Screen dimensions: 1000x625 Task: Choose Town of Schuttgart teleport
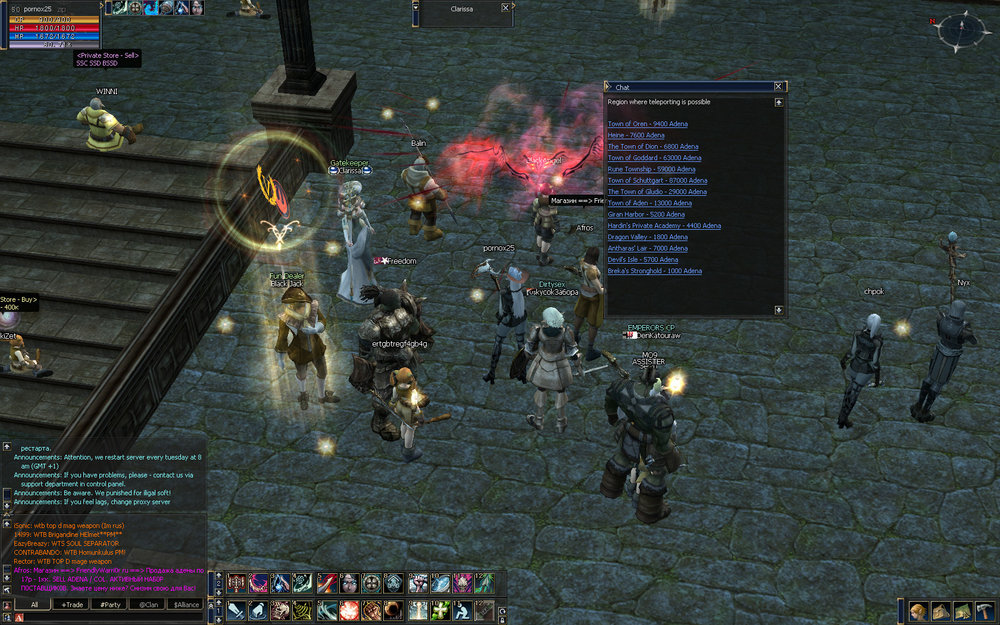pos(657,180)
